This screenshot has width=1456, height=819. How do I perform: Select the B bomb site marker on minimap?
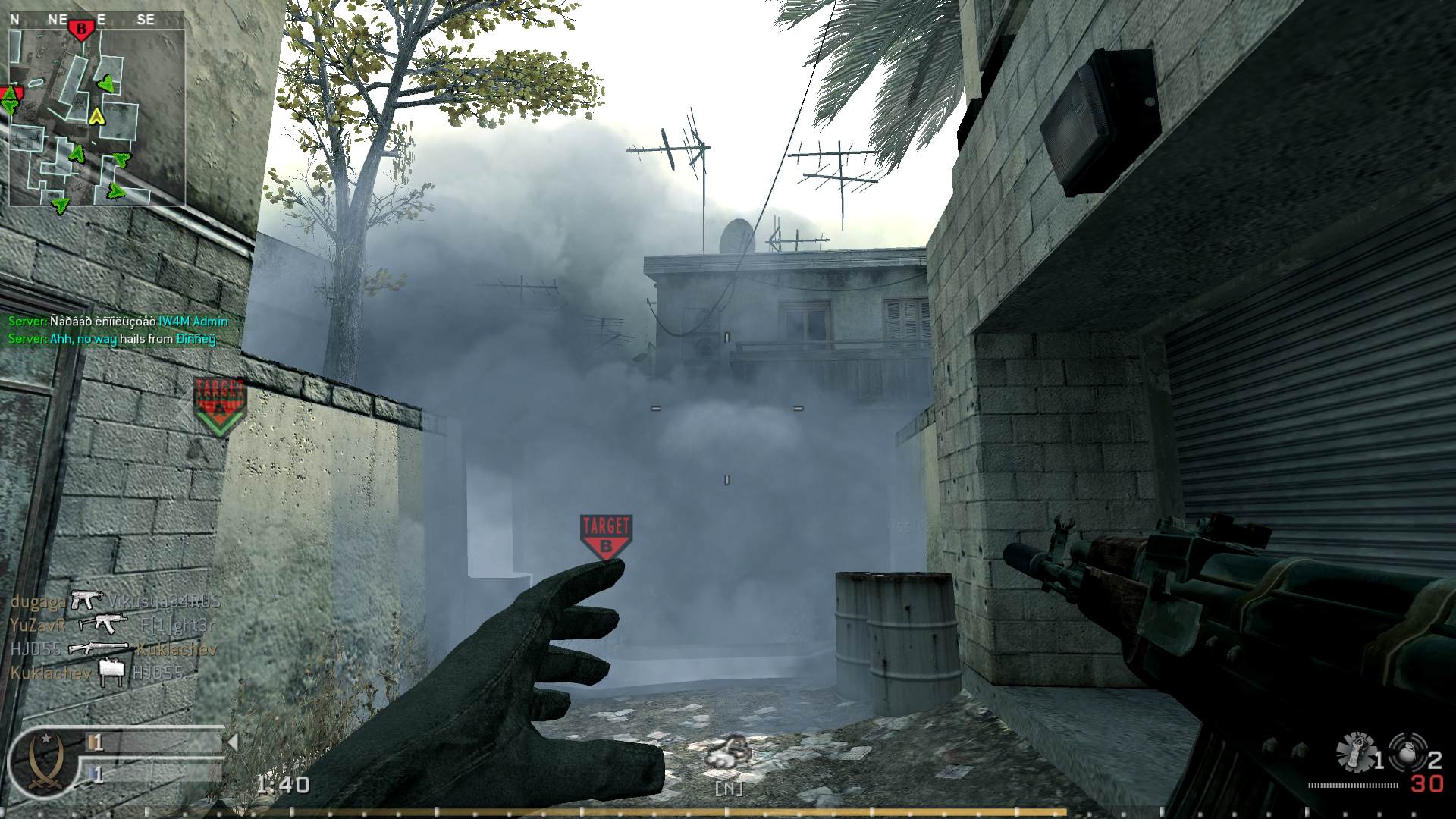click(x=81, y=30)
